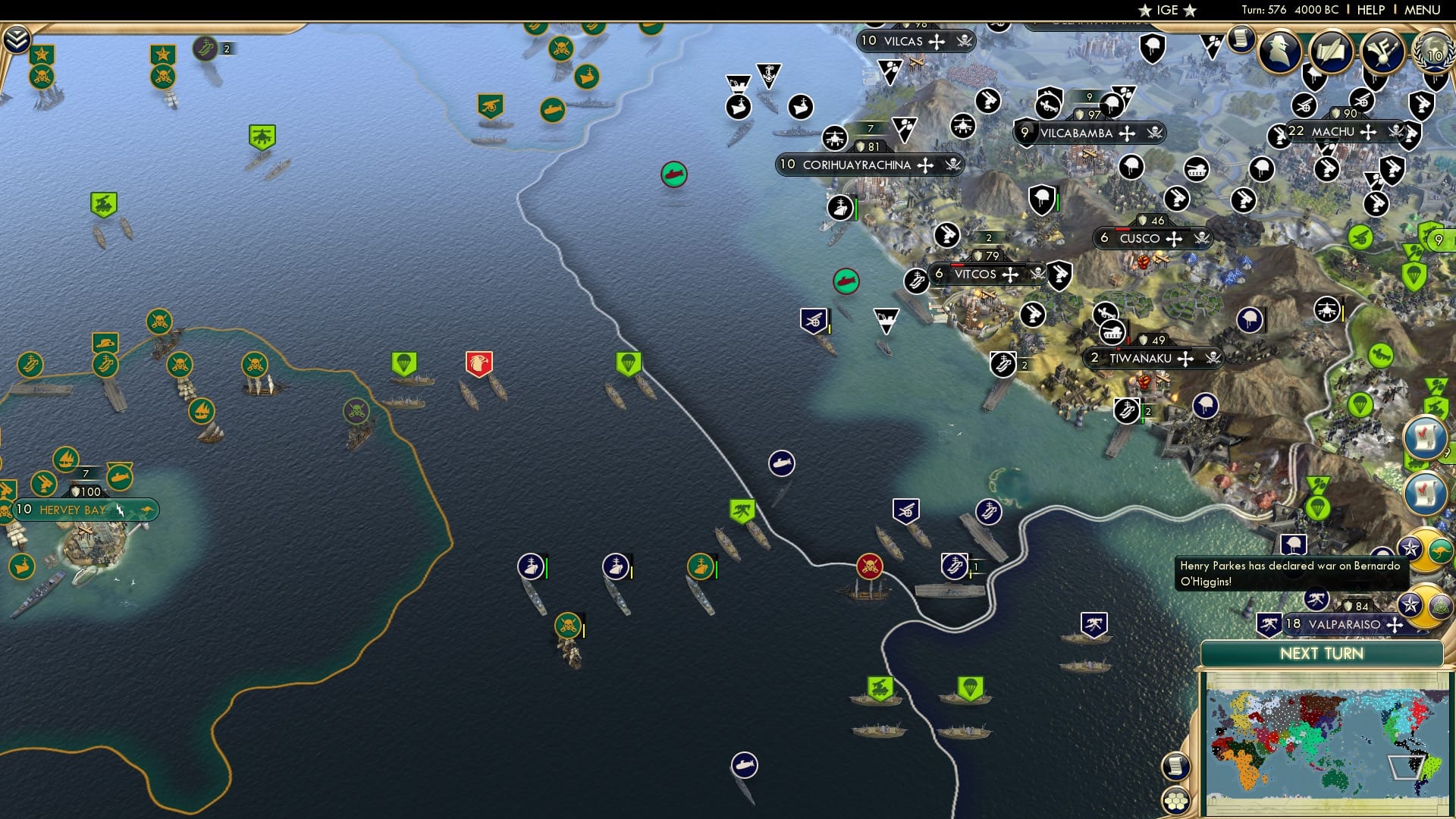Open the Cultural overview music-note icon
This screenshot has width=1456, height=819.
pyautogui.click(x=1383, y=52)
